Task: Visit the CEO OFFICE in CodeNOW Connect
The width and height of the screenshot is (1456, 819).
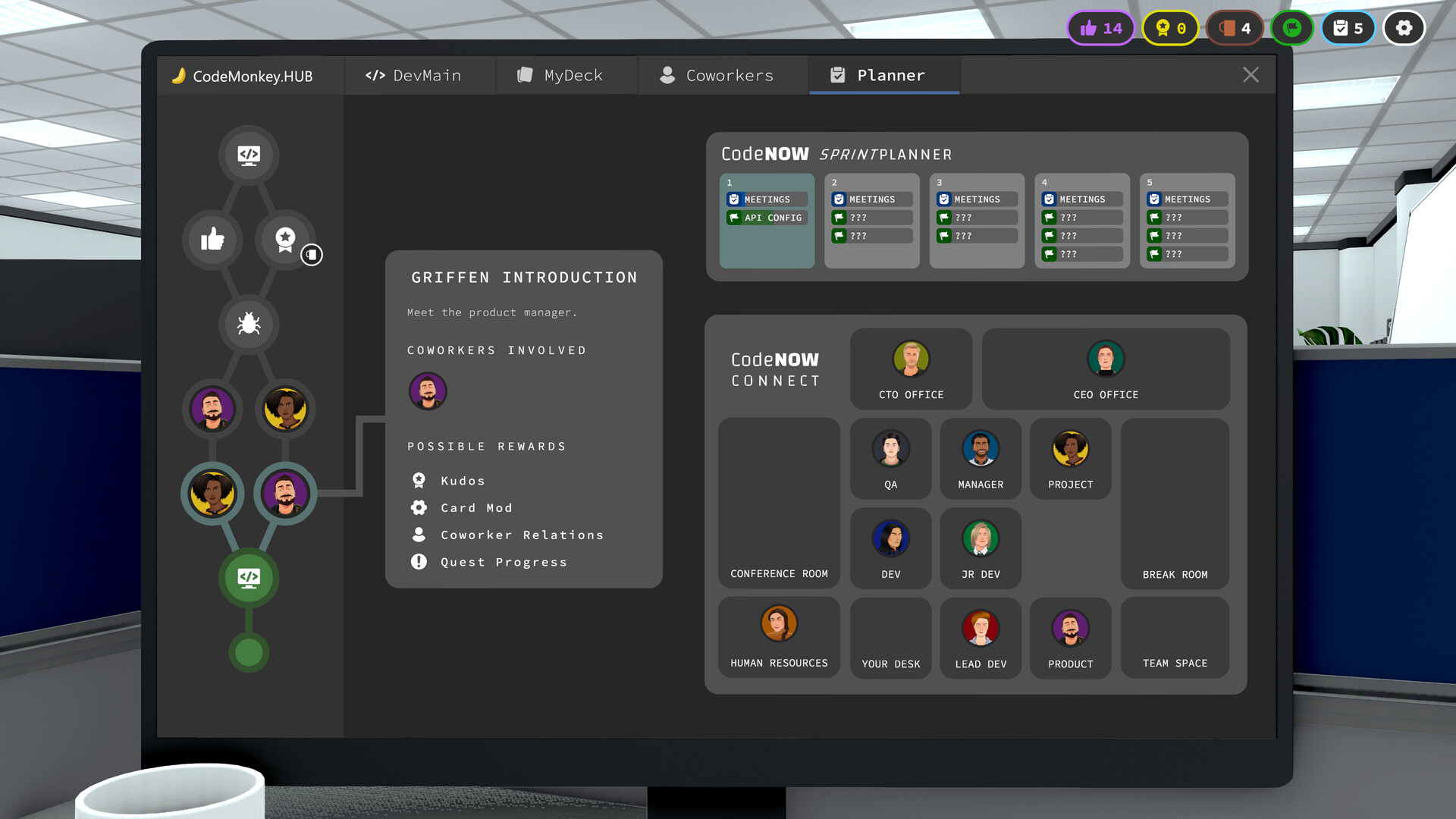Action: click(1106, 369)
